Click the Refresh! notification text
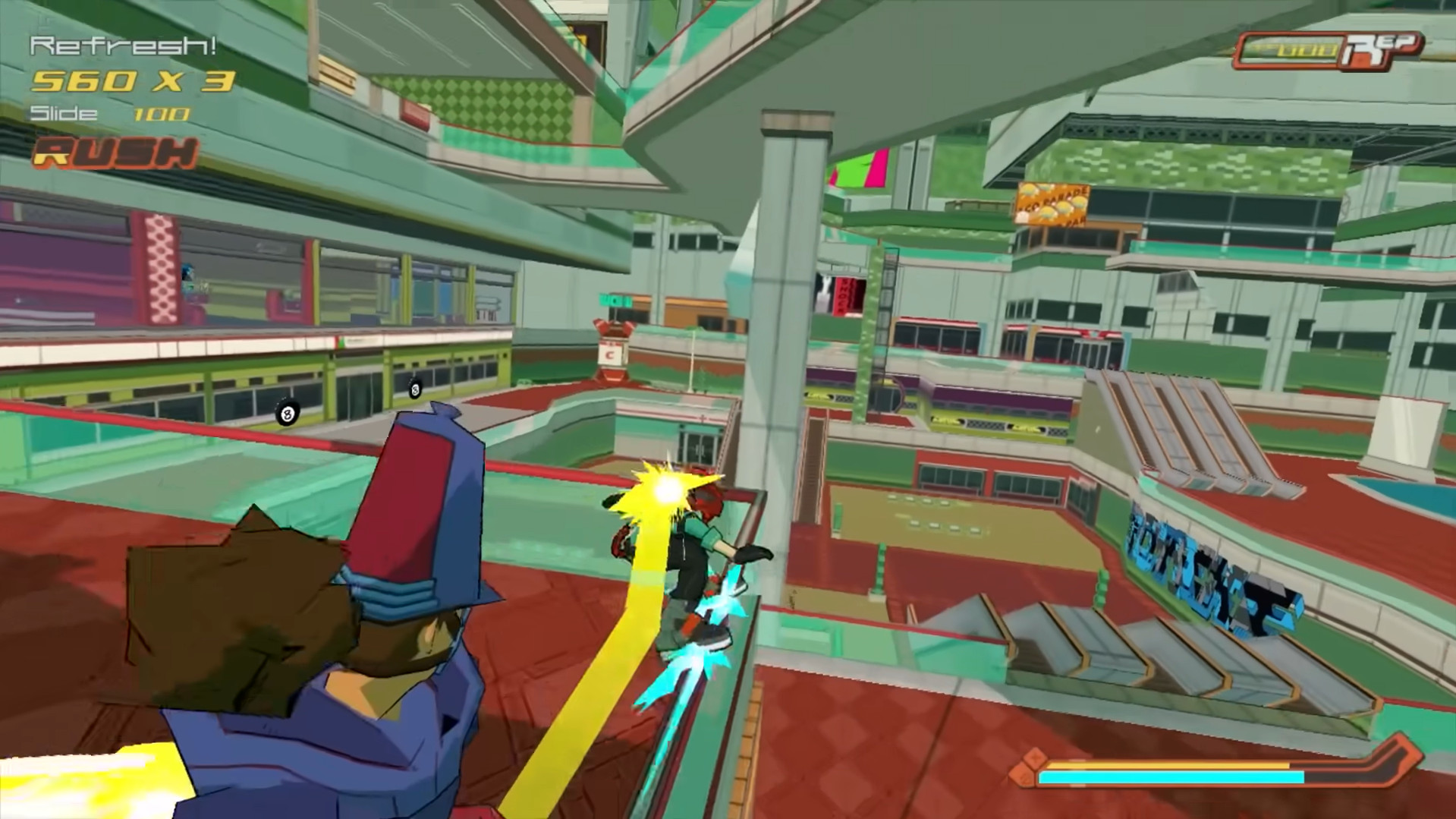The image size is (1456, 819). pos(124,46)
